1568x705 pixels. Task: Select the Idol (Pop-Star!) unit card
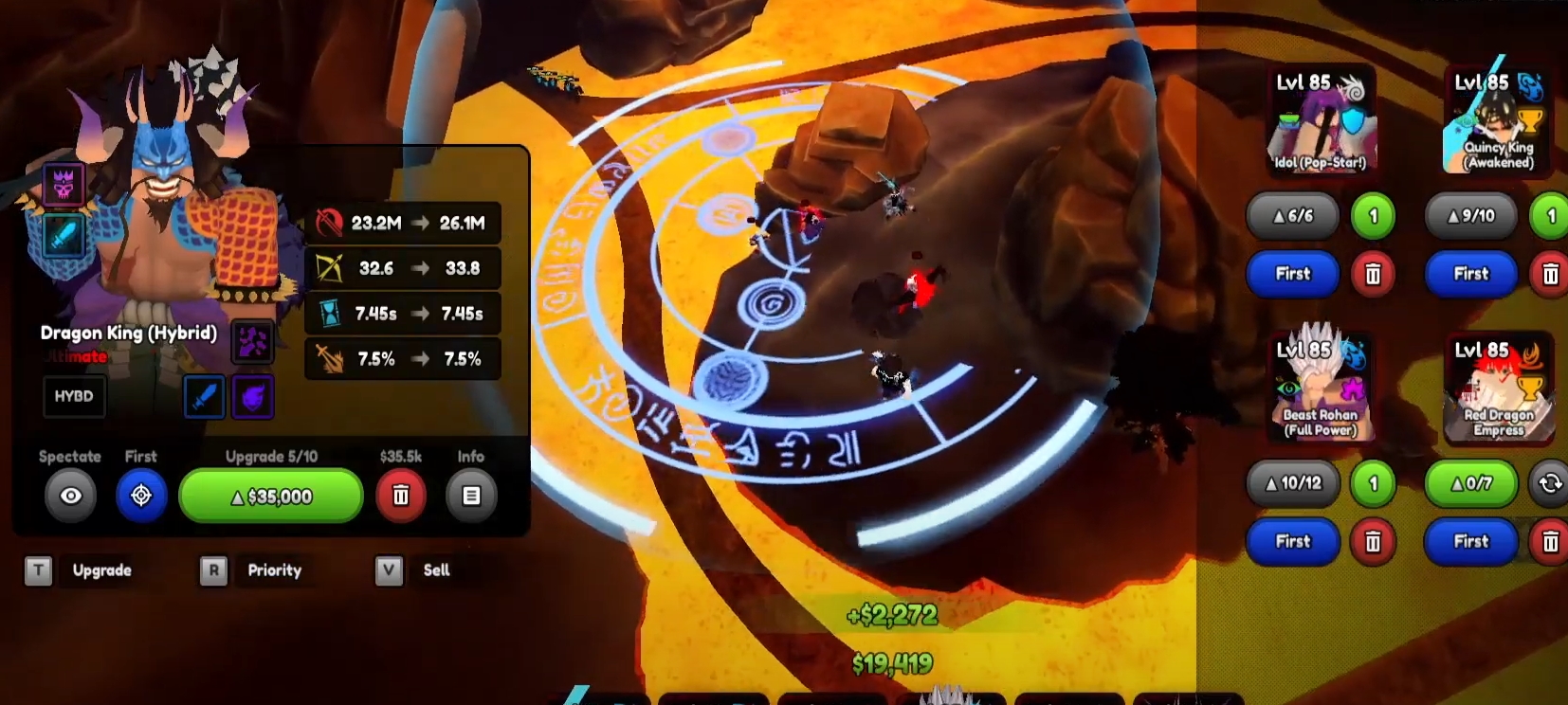coord(1320,121)
